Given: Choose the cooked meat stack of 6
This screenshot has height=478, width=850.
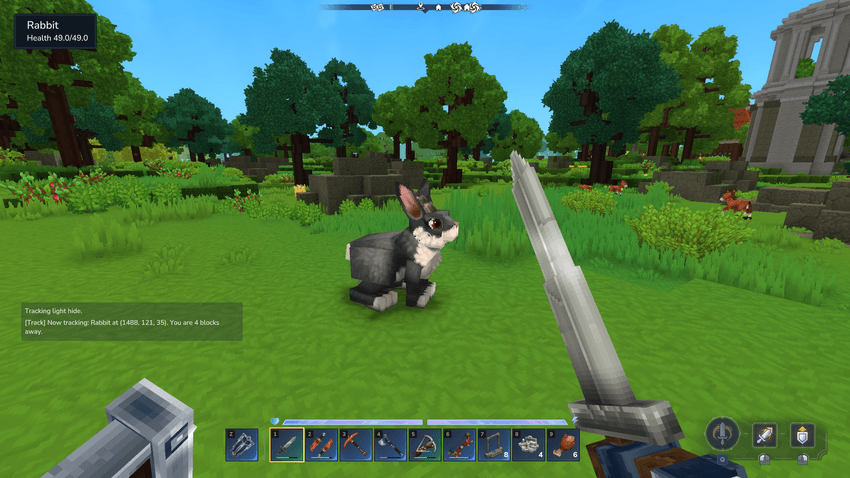Looking at the screenshot, I should pyautogui.click(x=563, y=444).
